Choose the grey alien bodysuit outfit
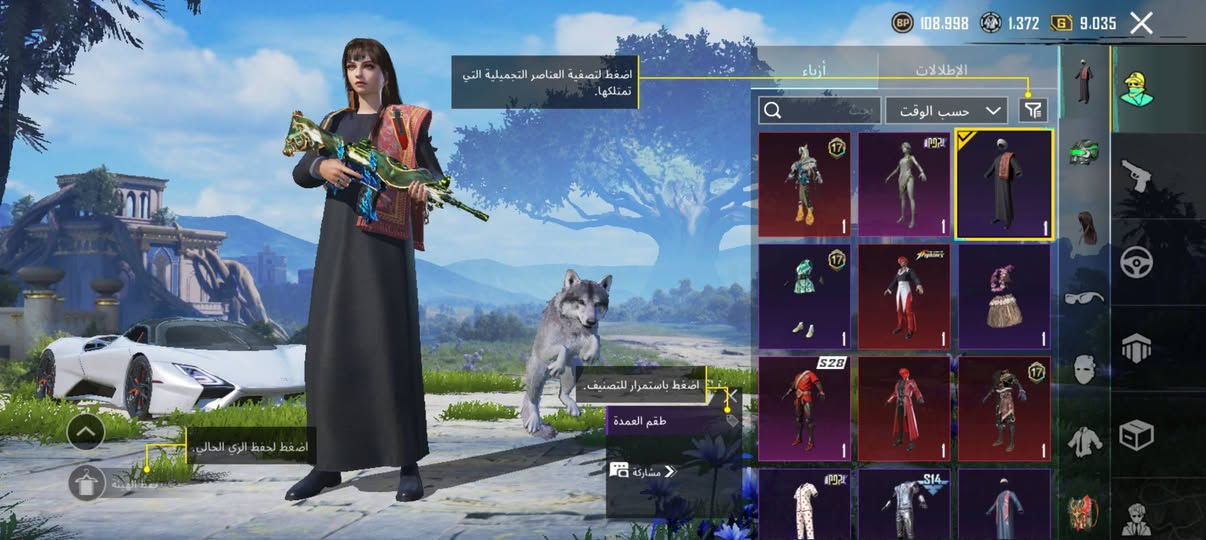Screen dimensions: 1206x540 (904, 185)
